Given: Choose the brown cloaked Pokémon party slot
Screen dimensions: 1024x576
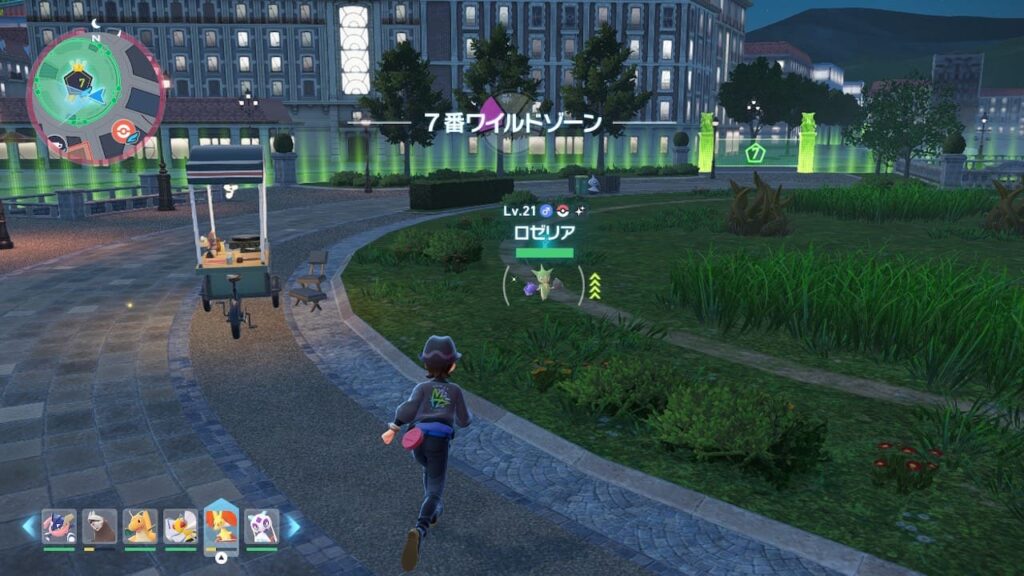Looking at the screenshot, I should click(99, 526).
